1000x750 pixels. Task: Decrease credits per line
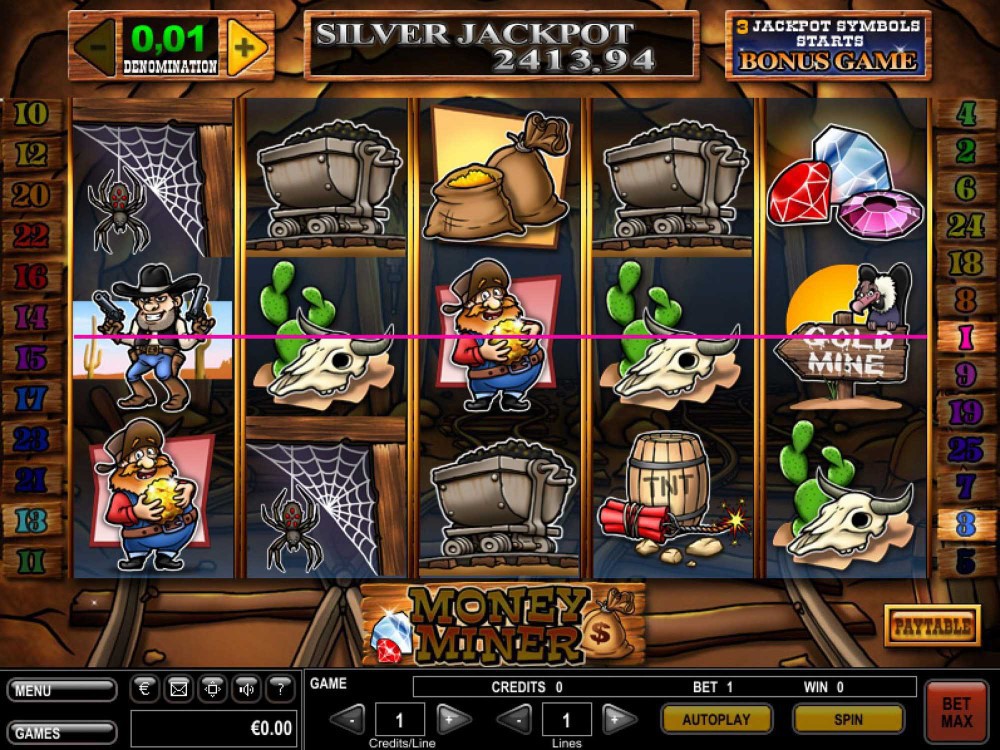[349, 718]
